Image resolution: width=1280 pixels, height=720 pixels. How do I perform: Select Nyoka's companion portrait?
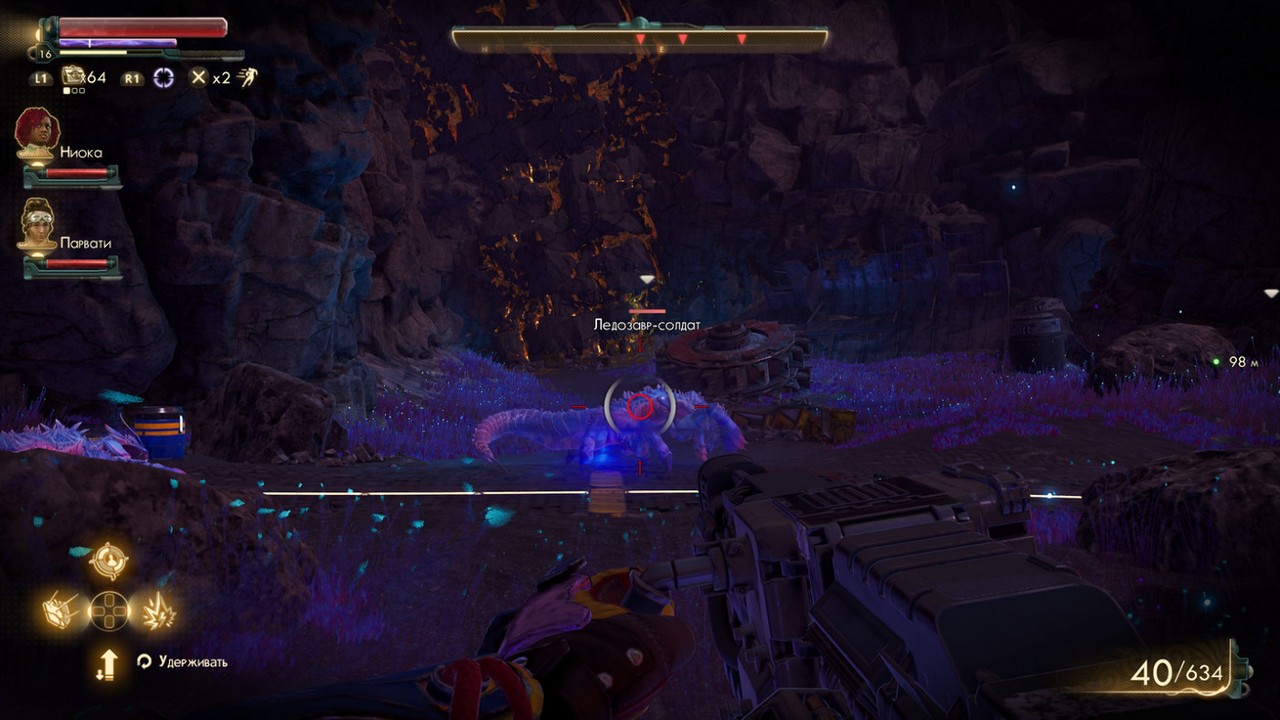(37, 131)
